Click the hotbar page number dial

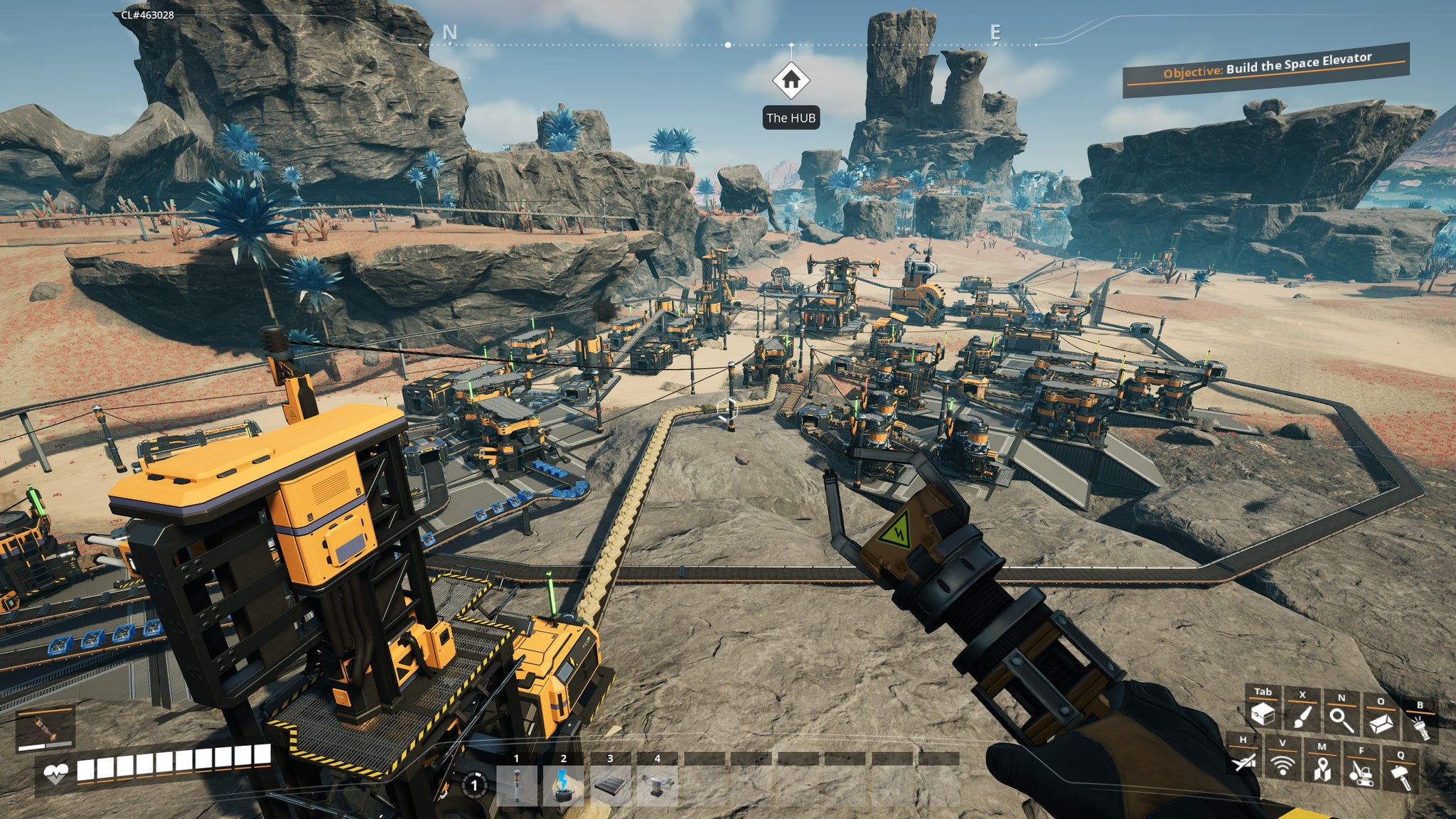click(x=474, y=785)
